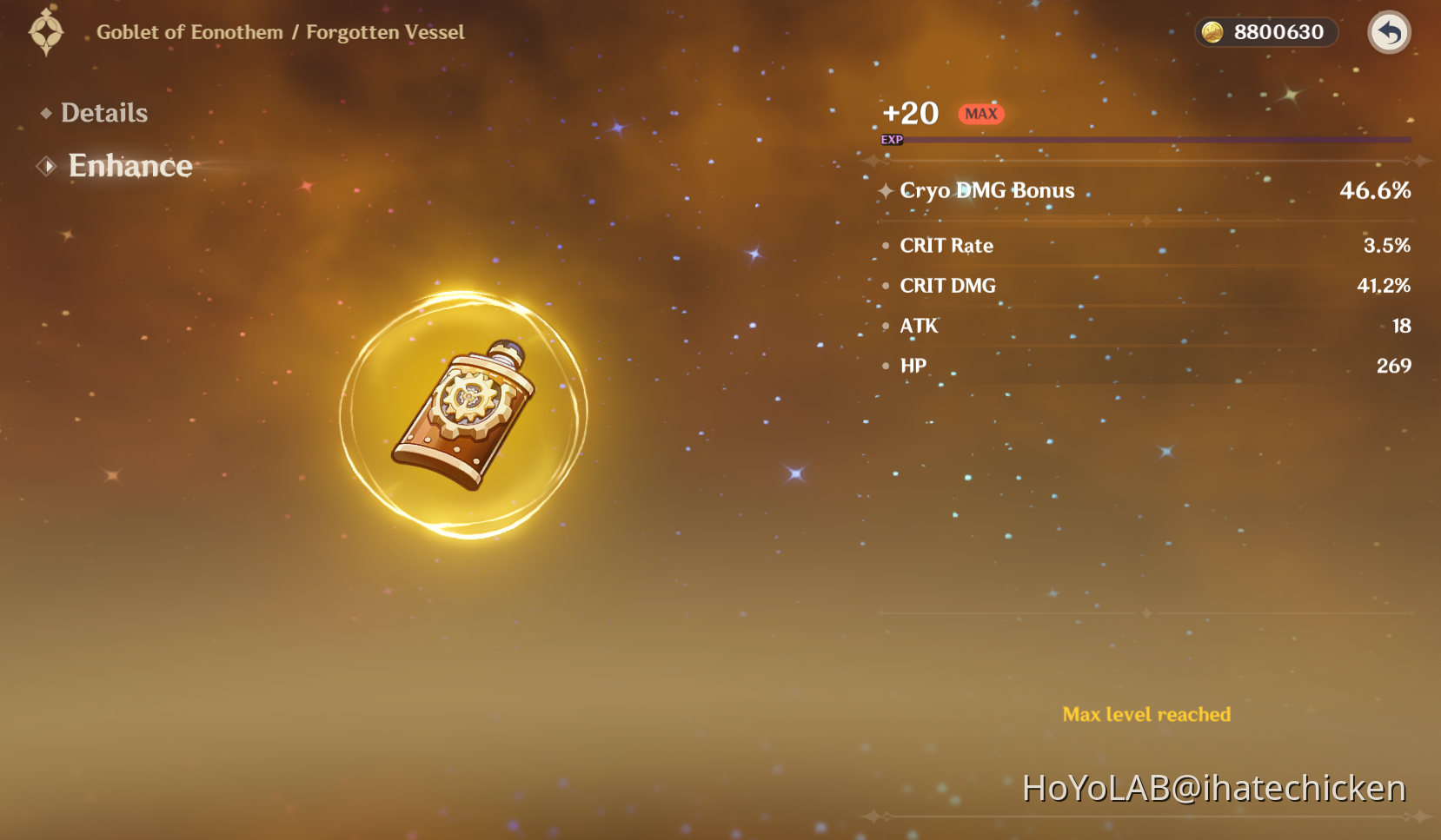Viewport: 1441px width, 840px height.
Task: Click the Max level reached text
Action: (x=1146, y=714)
